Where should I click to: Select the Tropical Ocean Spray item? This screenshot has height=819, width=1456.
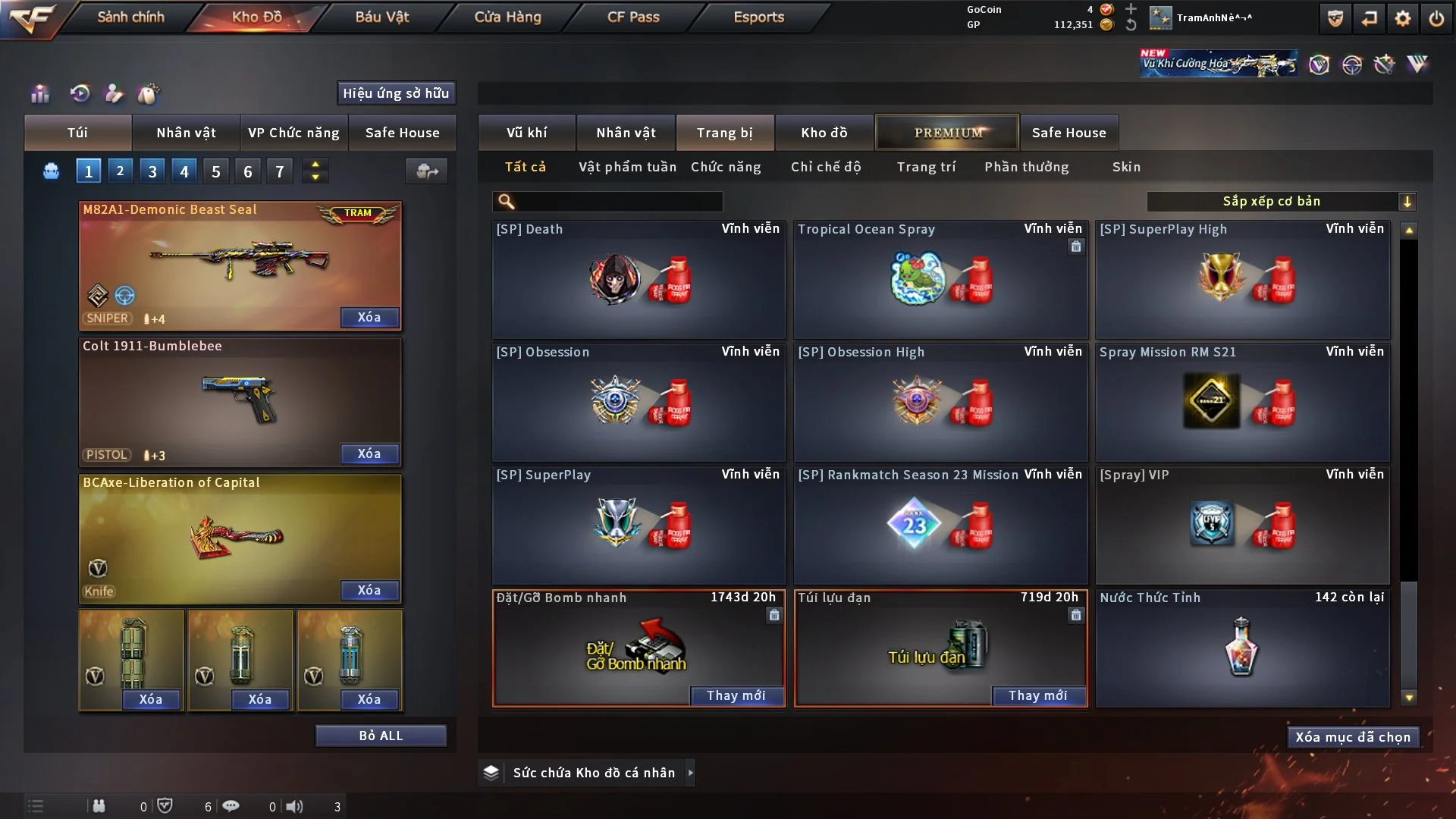tap(940, 281)
